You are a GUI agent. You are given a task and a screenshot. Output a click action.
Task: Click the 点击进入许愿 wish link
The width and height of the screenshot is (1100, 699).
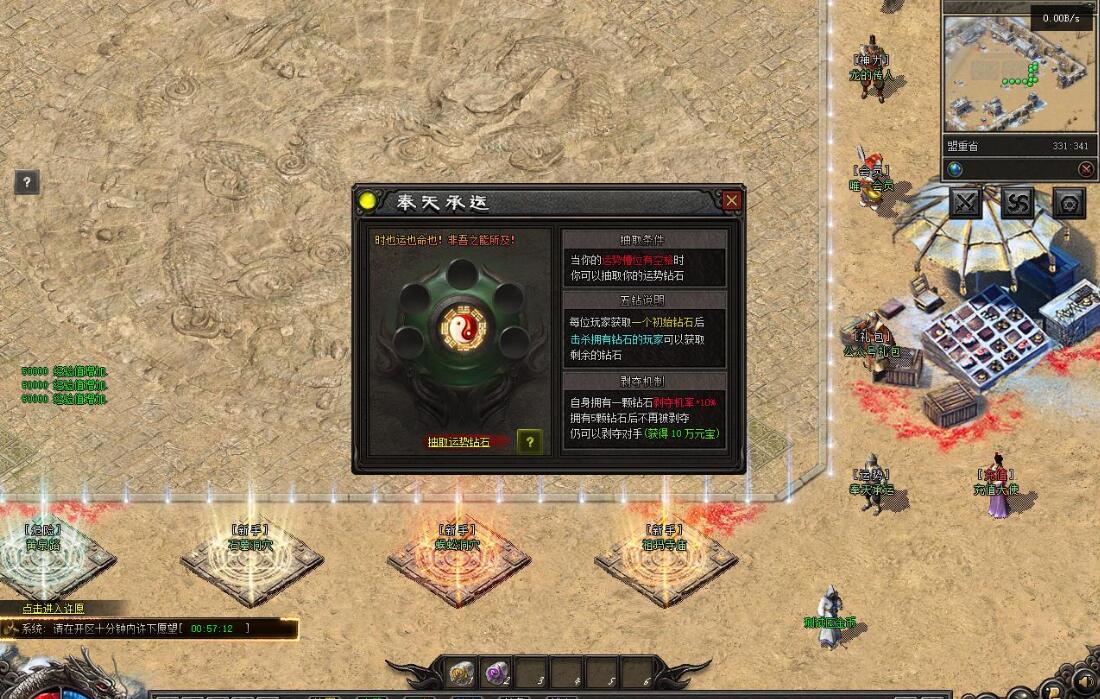click(54, 608)
